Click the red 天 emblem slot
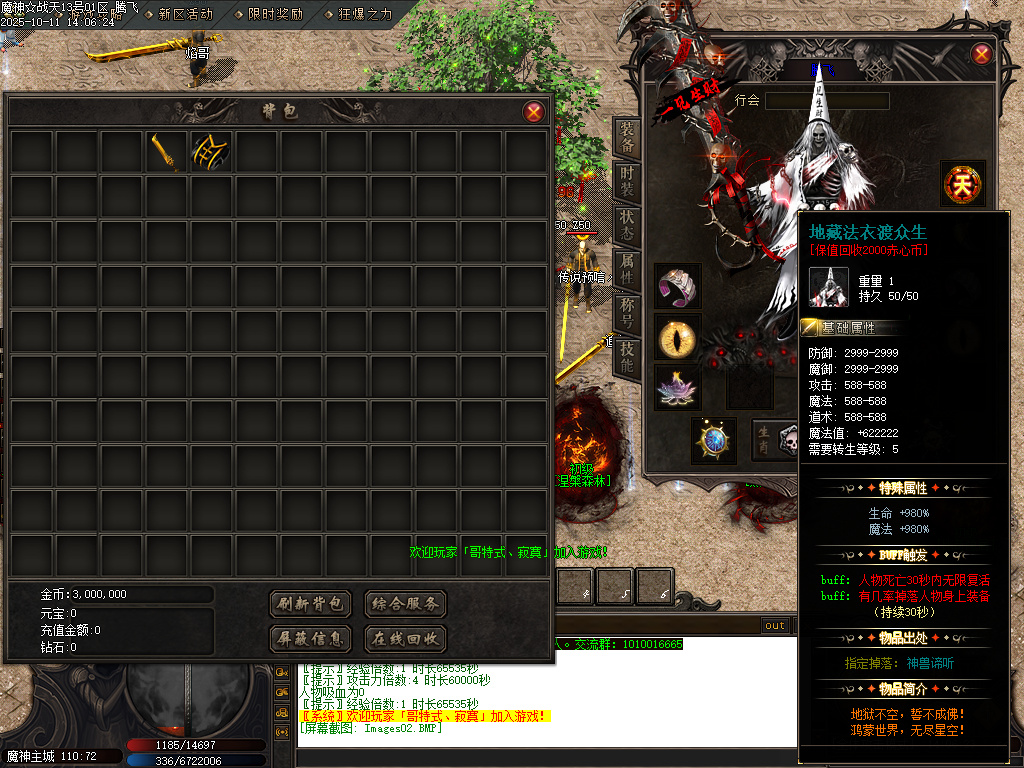This screenshot has height=768, width=1024. [963, 184]
